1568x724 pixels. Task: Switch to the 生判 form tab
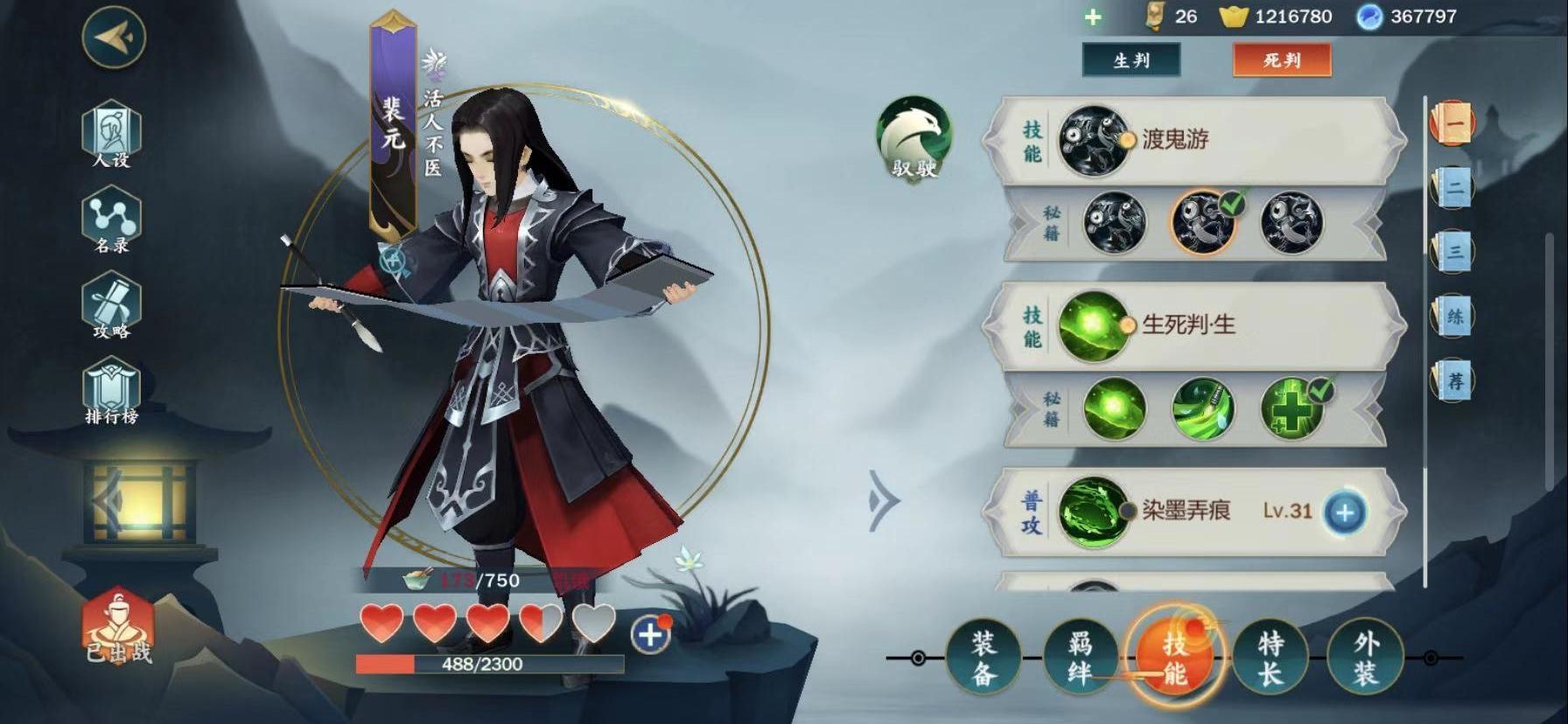(1130, 60)
